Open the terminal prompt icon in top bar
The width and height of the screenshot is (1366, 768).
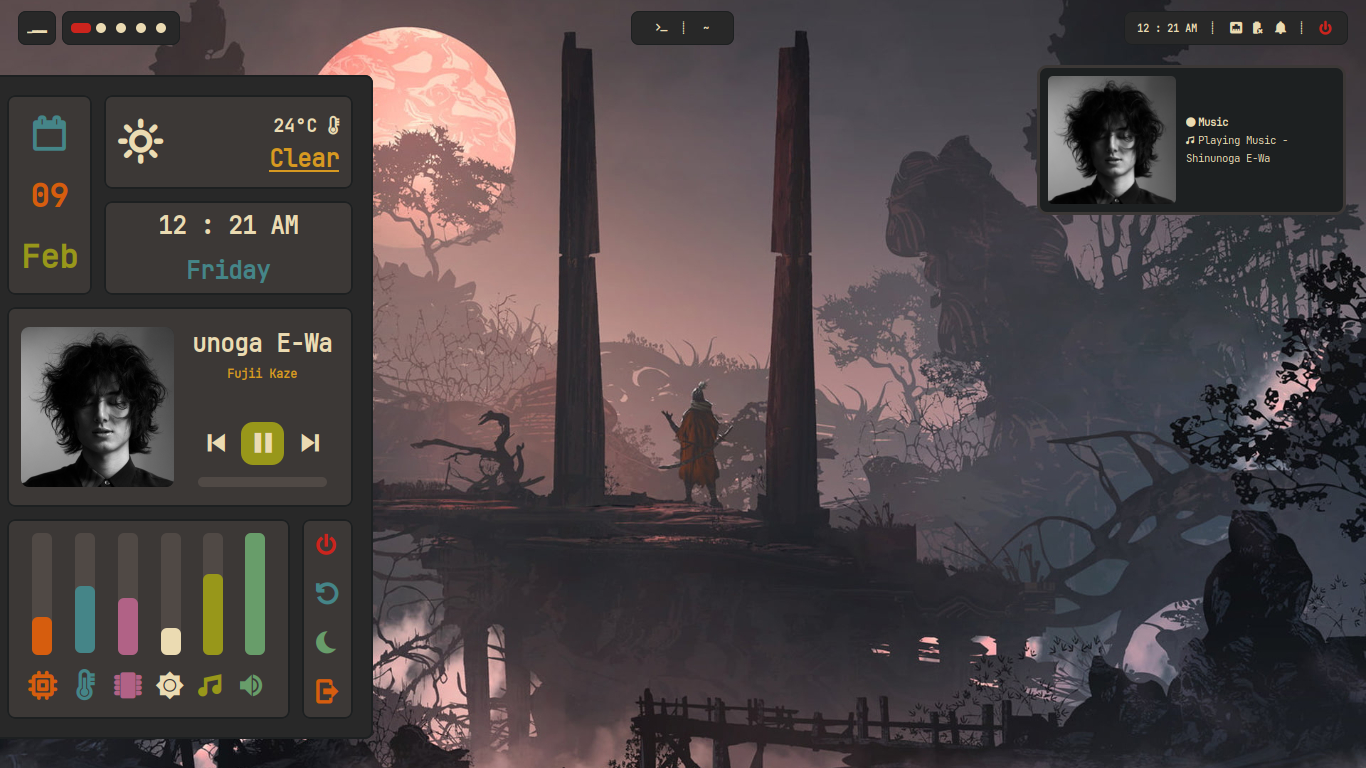coord(661,28)
